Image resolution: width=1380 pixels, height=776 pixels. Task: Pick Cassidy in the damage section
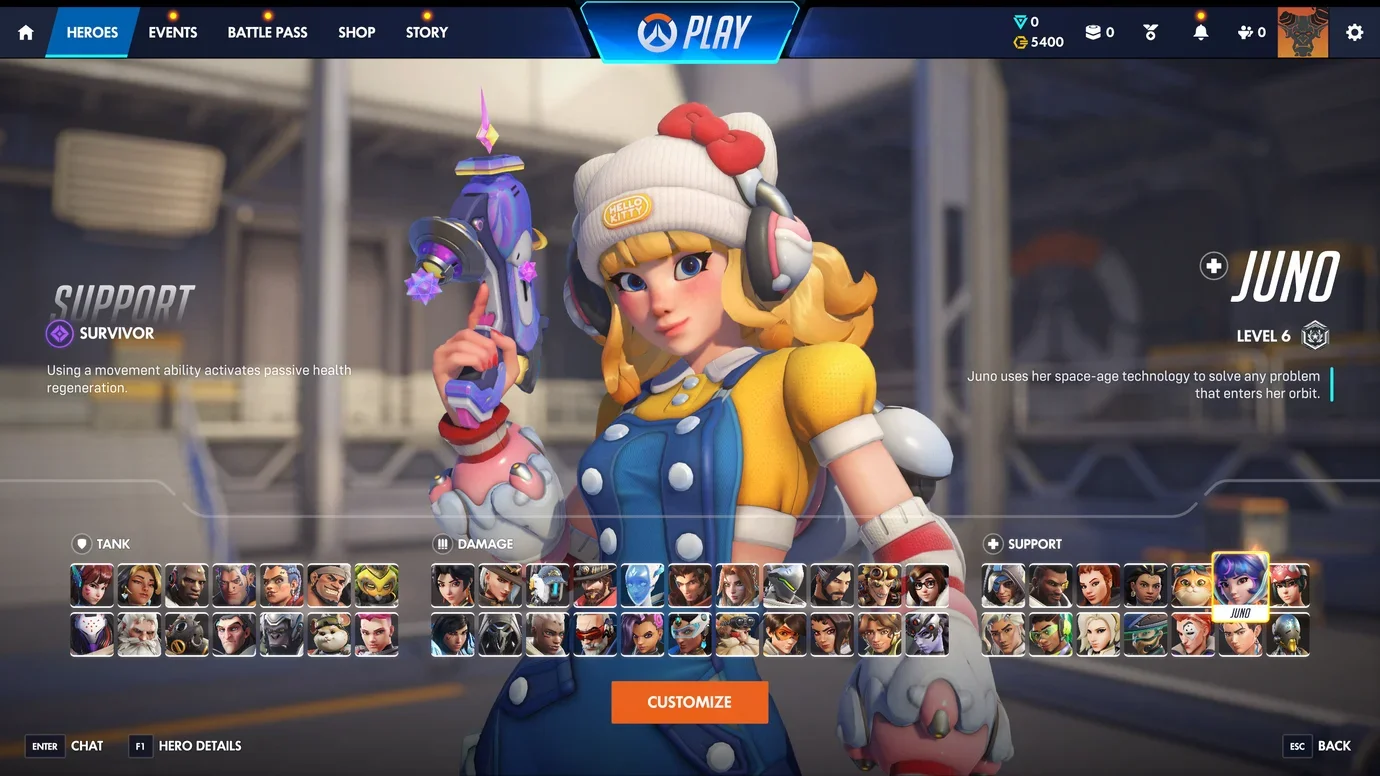pyautogui.click(x=595, y=585)
